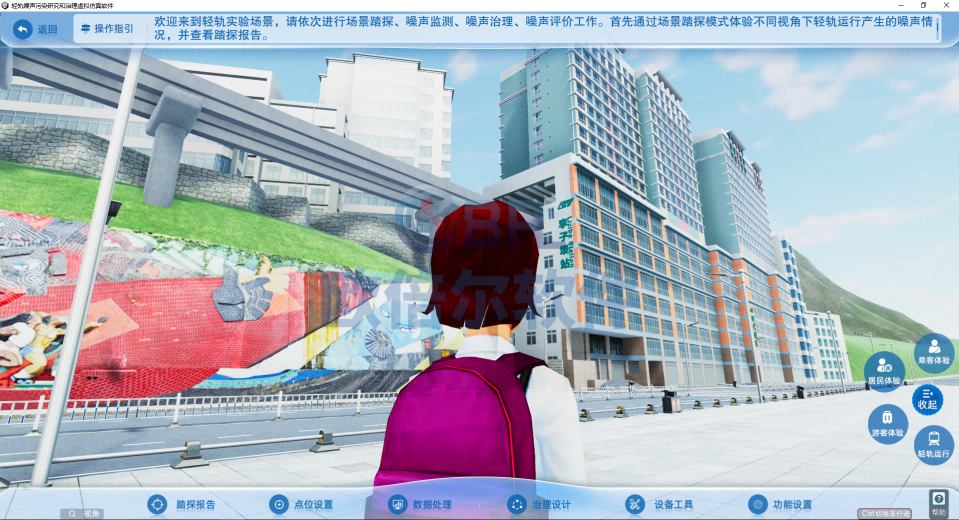Choose the 居民体验 resident experience
The width and height of the screenshot is (959, 520).
[x=884, y=371]
